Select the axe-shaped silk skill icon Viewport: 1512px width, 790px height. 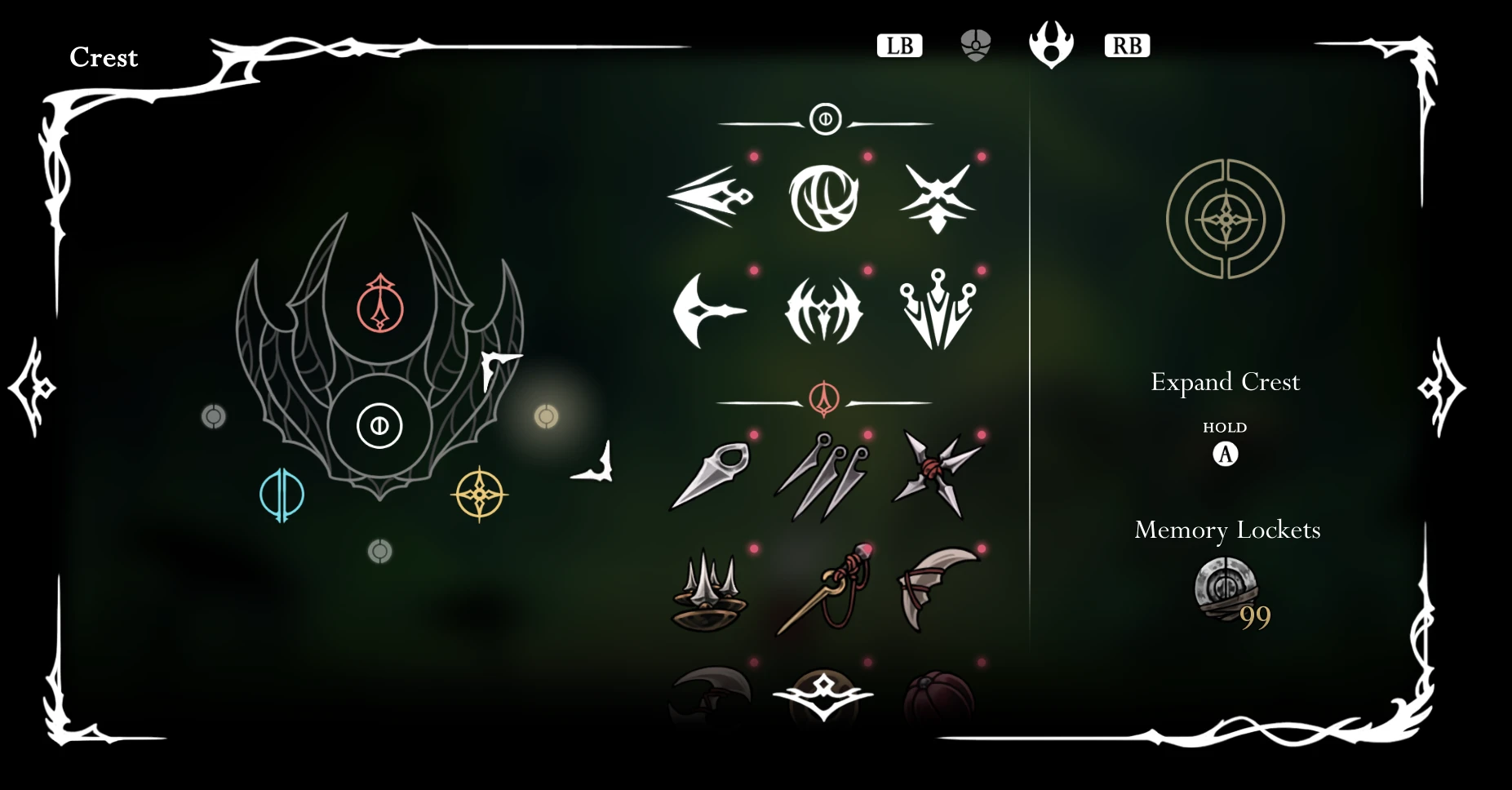point(712,310)
